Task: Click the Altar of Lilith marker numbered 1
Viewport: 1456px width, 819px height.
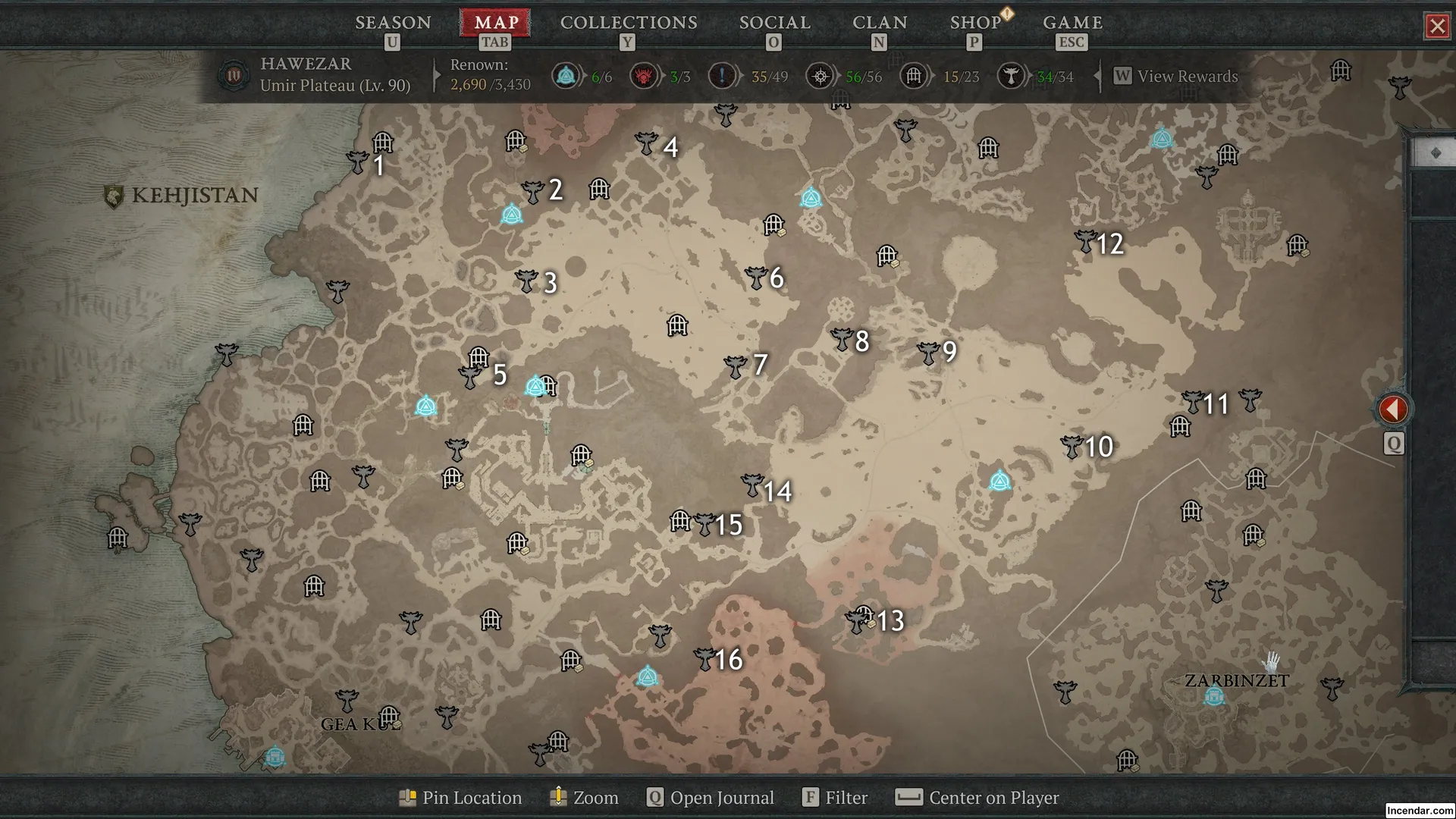Action: (x=358, y=162)
